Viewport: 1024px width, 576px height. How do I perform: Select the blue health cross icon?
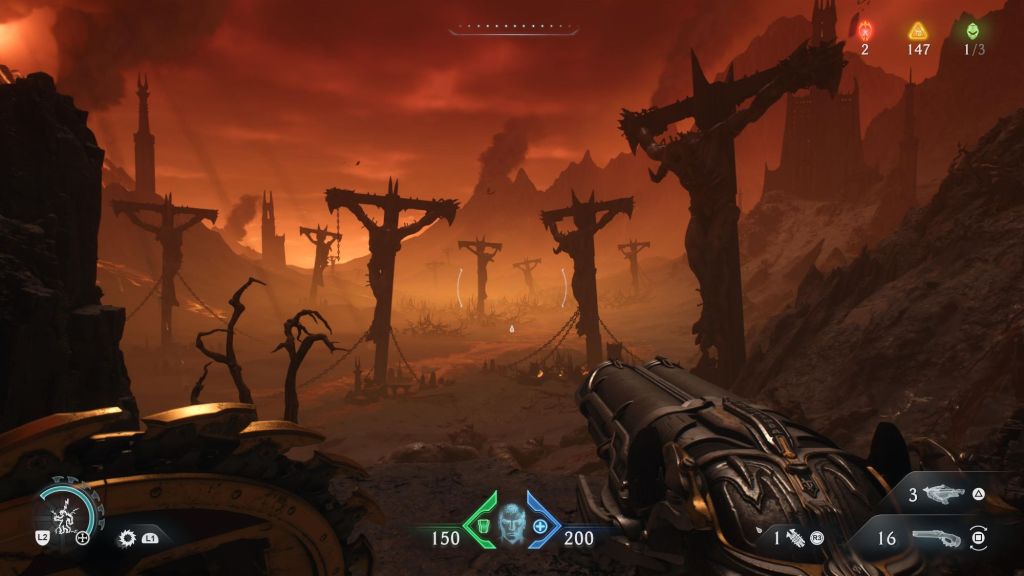(541, 526)
